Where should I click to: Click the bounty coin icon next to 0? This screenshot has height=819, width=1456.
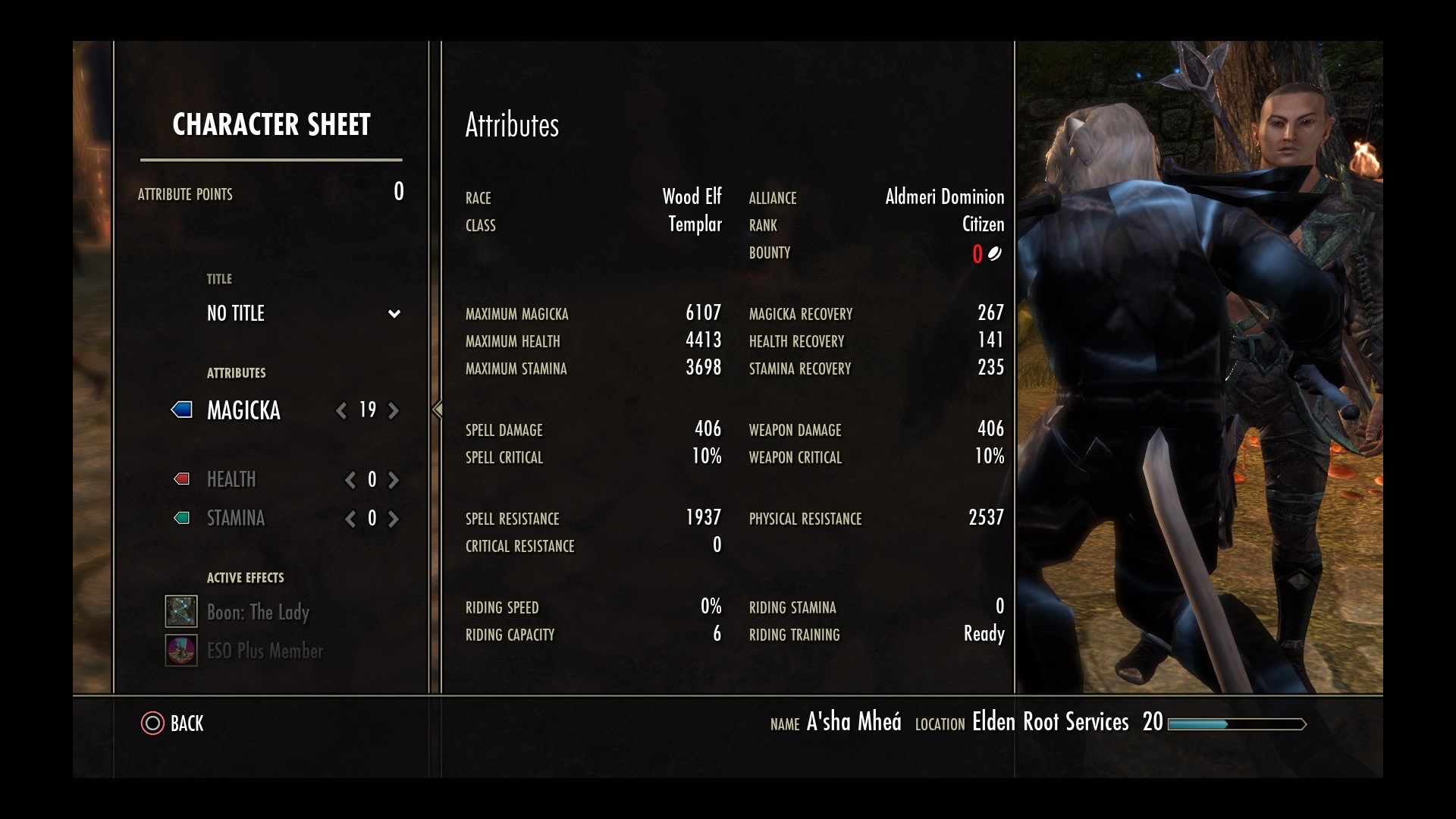pyautogui.click(x=996, y=253)
